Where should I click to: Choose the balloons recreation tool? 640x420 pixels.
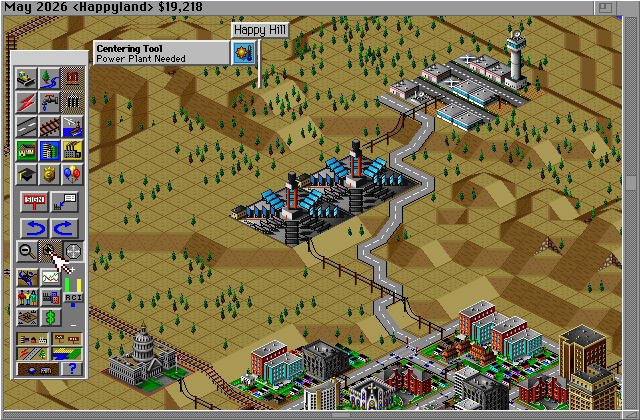pos(73,175)
